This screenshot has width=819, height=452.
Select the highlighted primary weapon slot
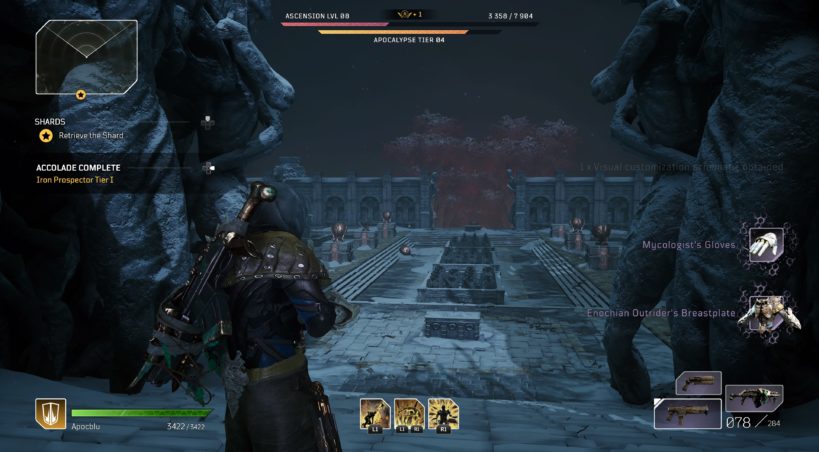(687, 413)
